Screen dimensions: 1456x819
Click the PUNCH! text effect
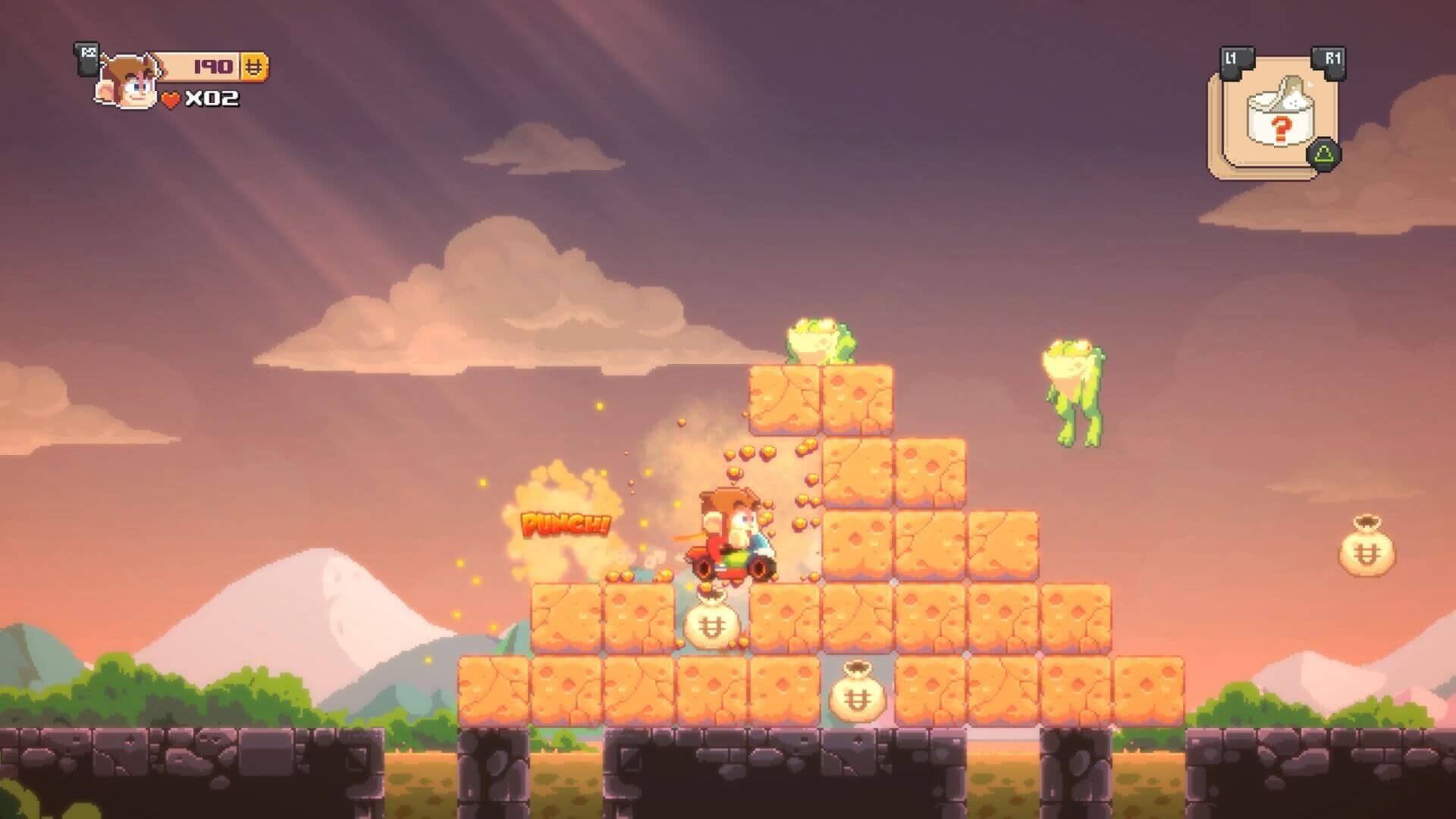pos(565,523)
